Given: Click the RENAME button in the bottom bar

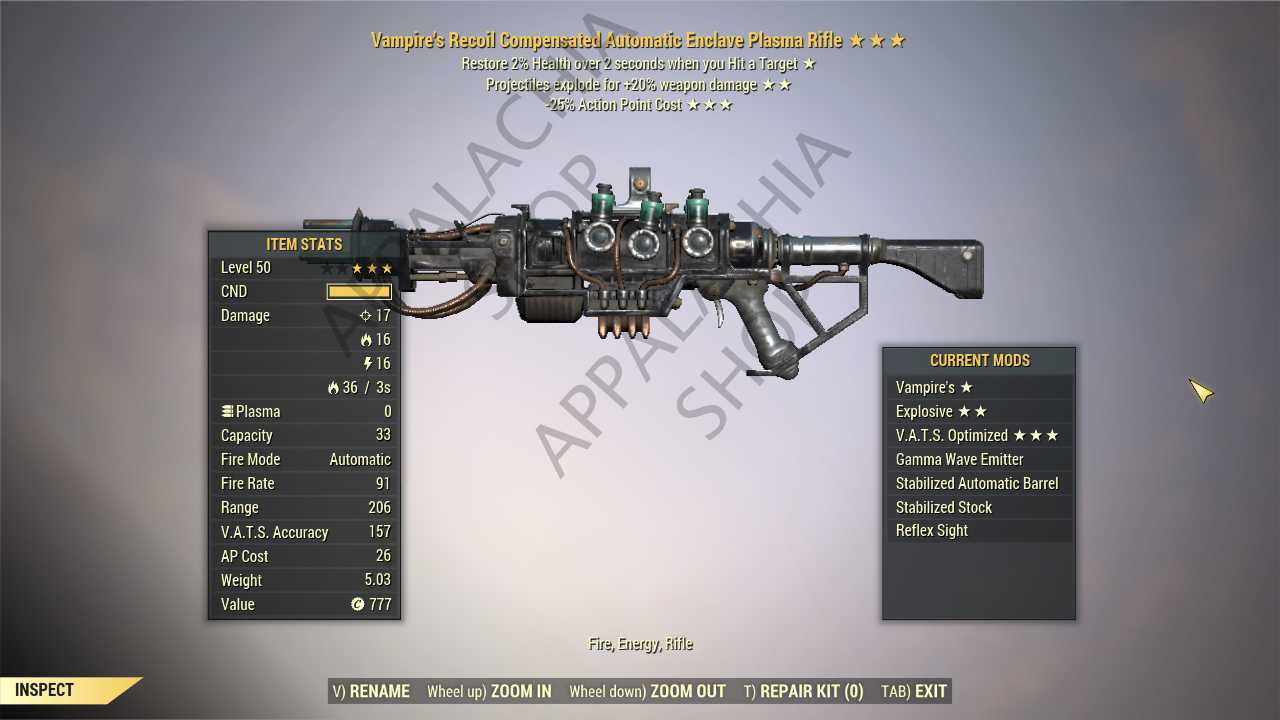Looking at the screenshot, I should pyautogui.click(x=370, y=691).
